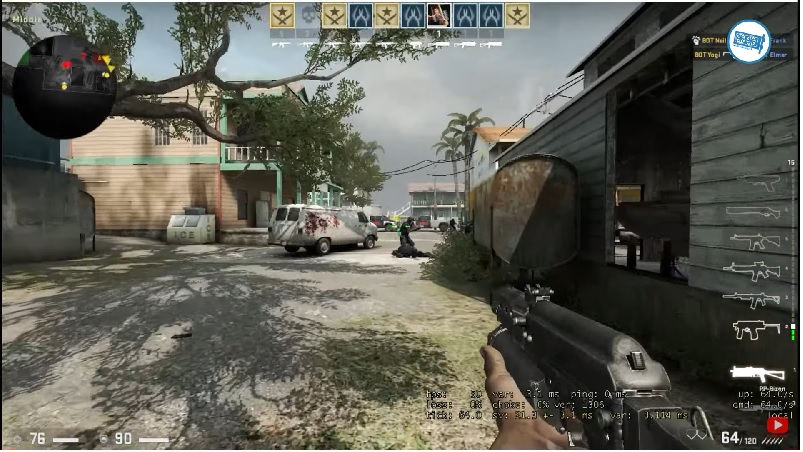
Task: Pick the SMG icon just above the PP-Bizon
Action: click(x=756, y=328)
